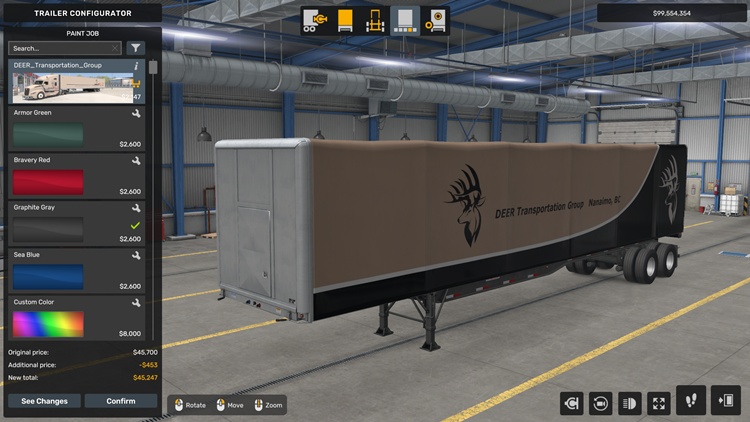Open the See Changes summary

click(45, 401)
